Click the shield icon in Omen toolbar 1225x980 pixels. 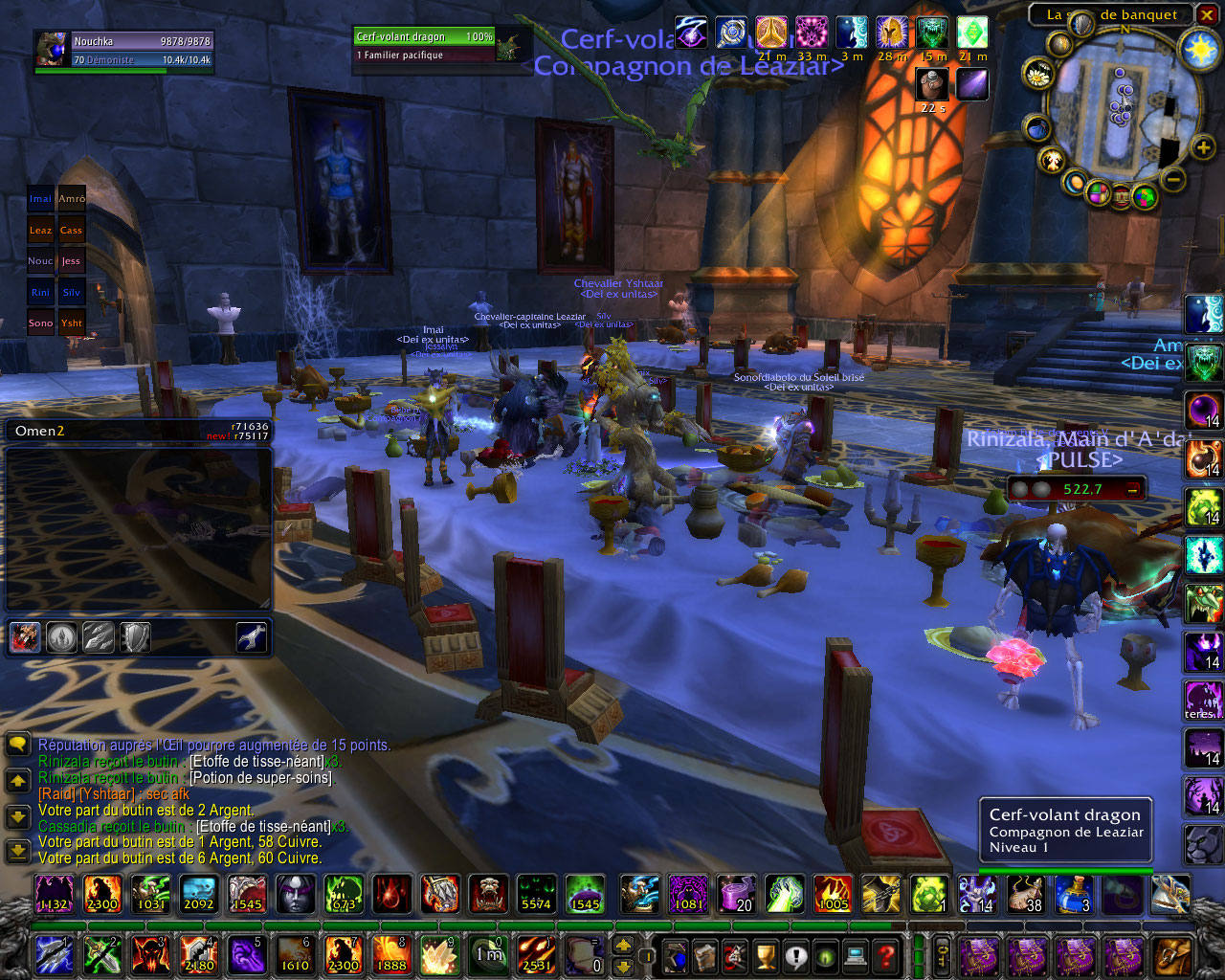[135, 637]
